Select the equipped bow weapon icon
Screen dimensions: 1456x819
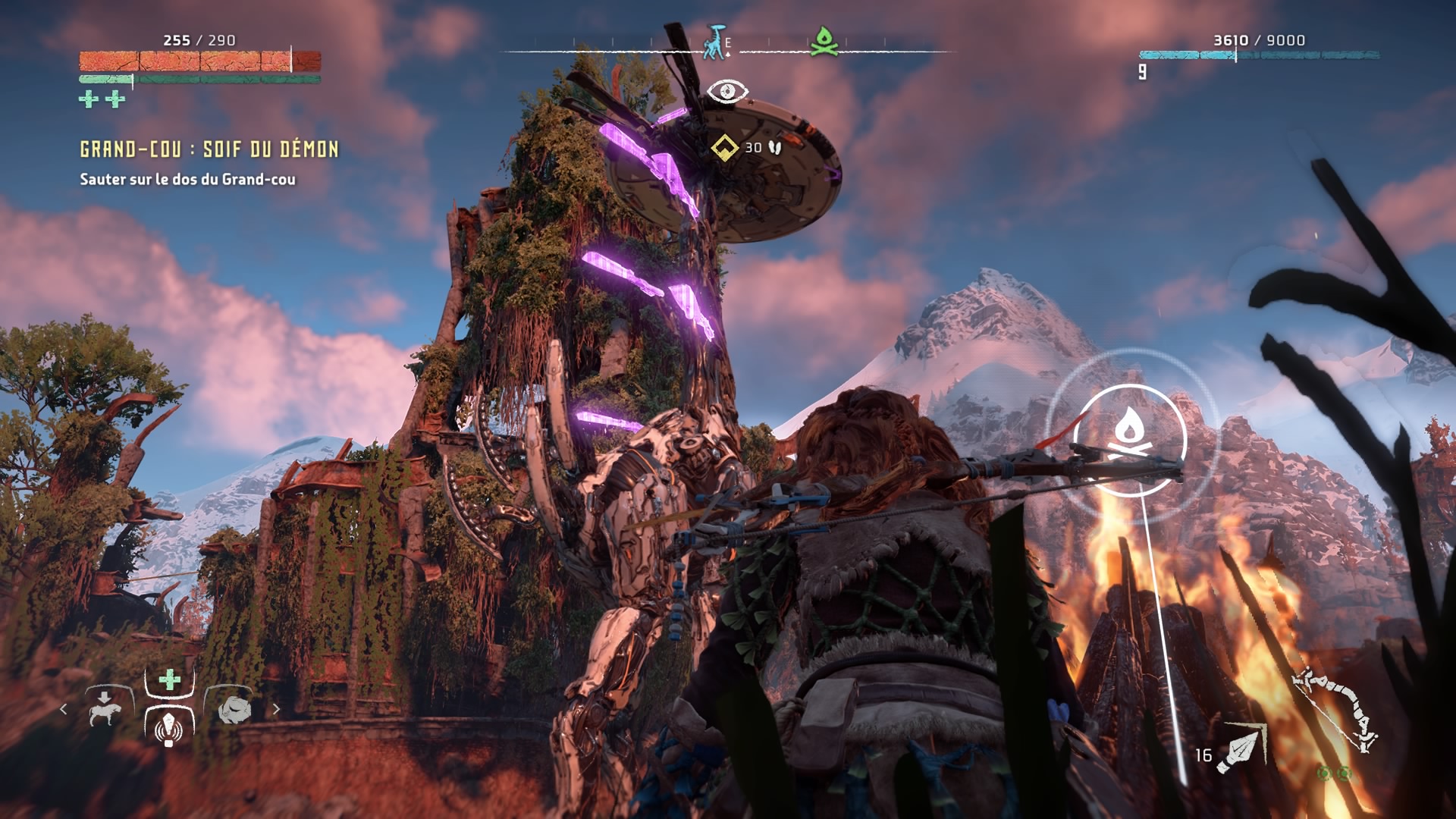pos(1337,710)
